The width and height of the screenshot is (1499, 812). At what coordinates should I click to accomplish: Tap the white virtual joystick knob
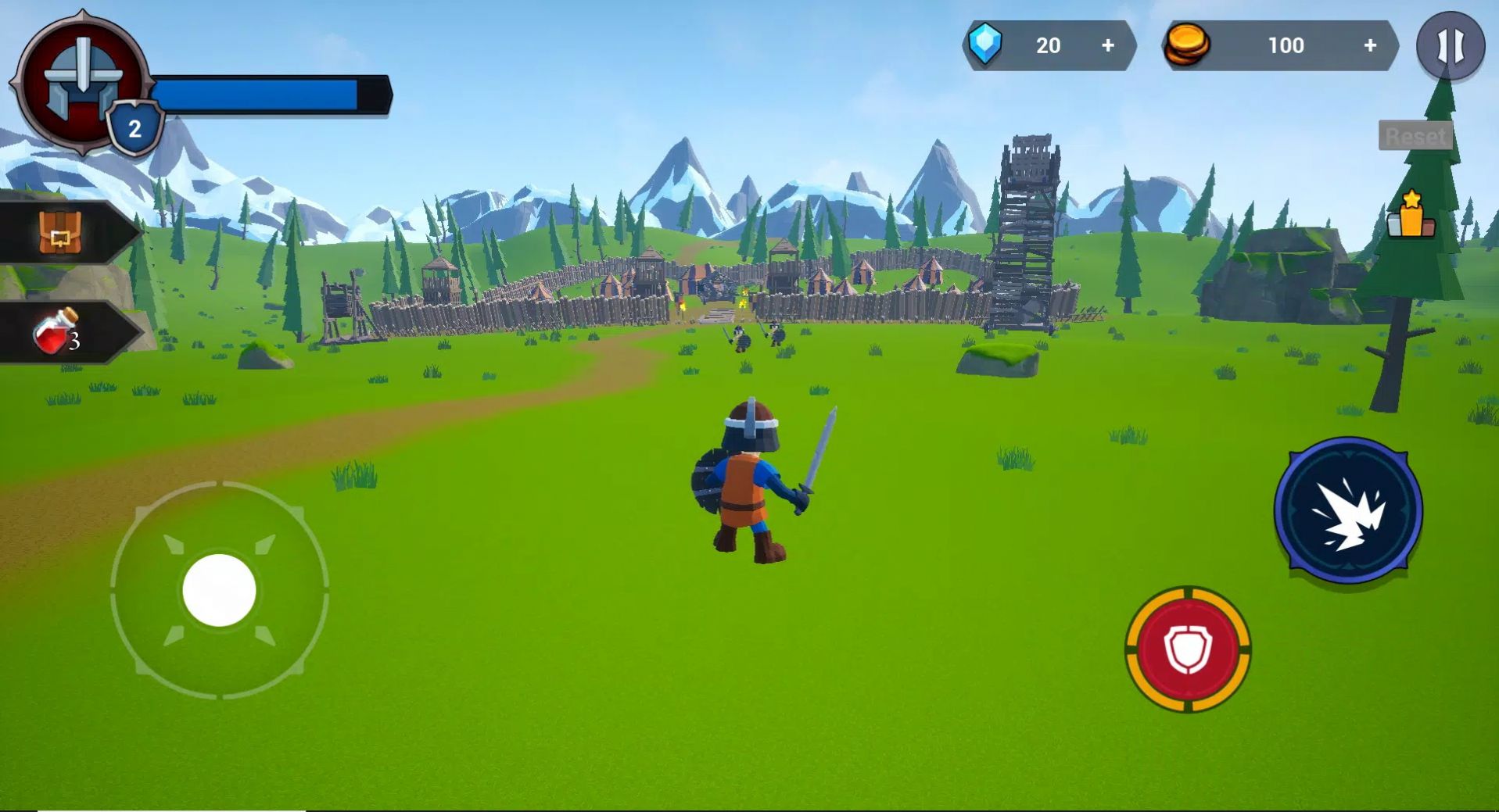pos(219,590)
